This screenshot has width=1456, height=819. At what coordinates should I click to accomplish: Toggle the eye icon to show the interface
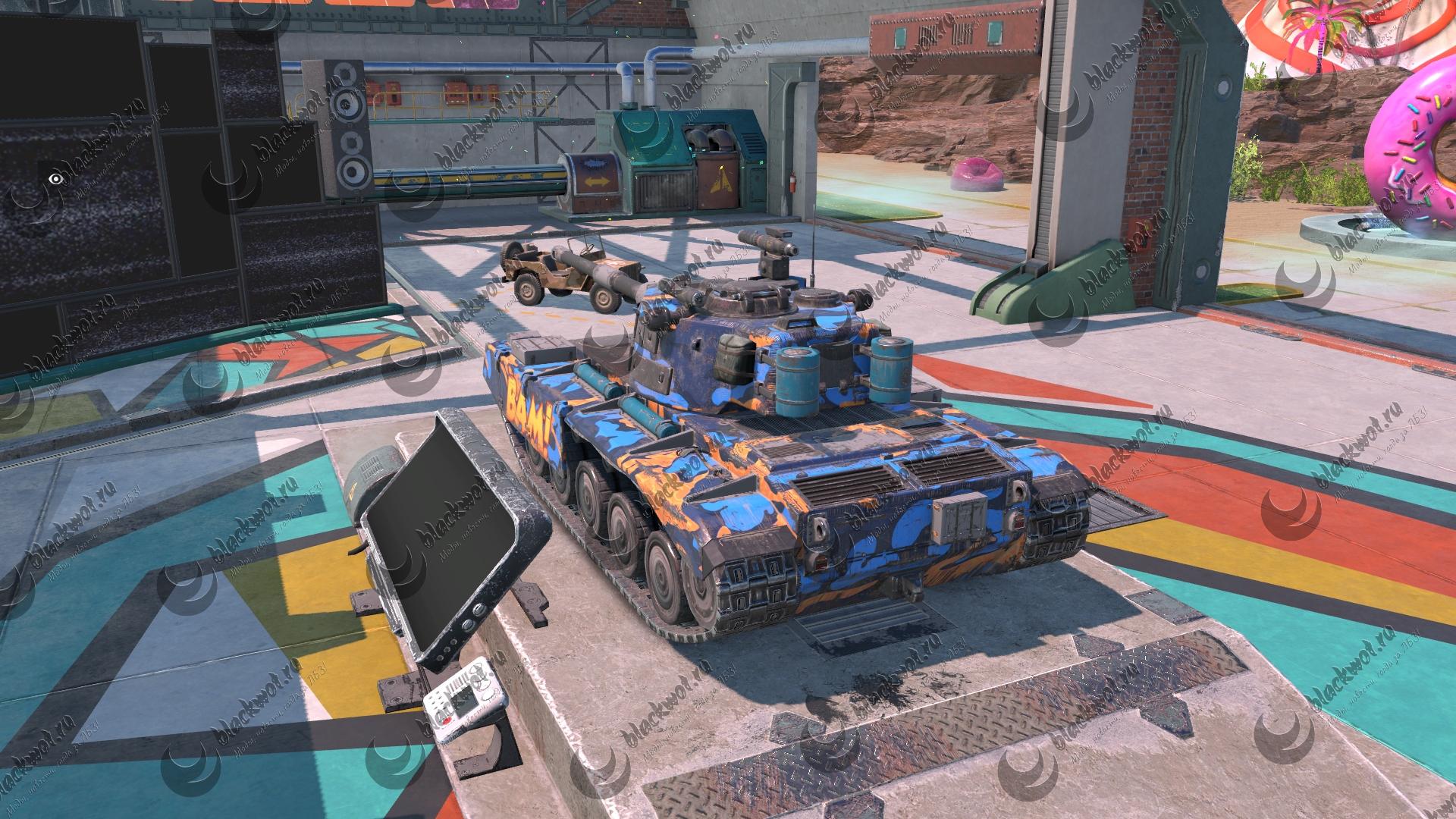(x=55, y=179)
